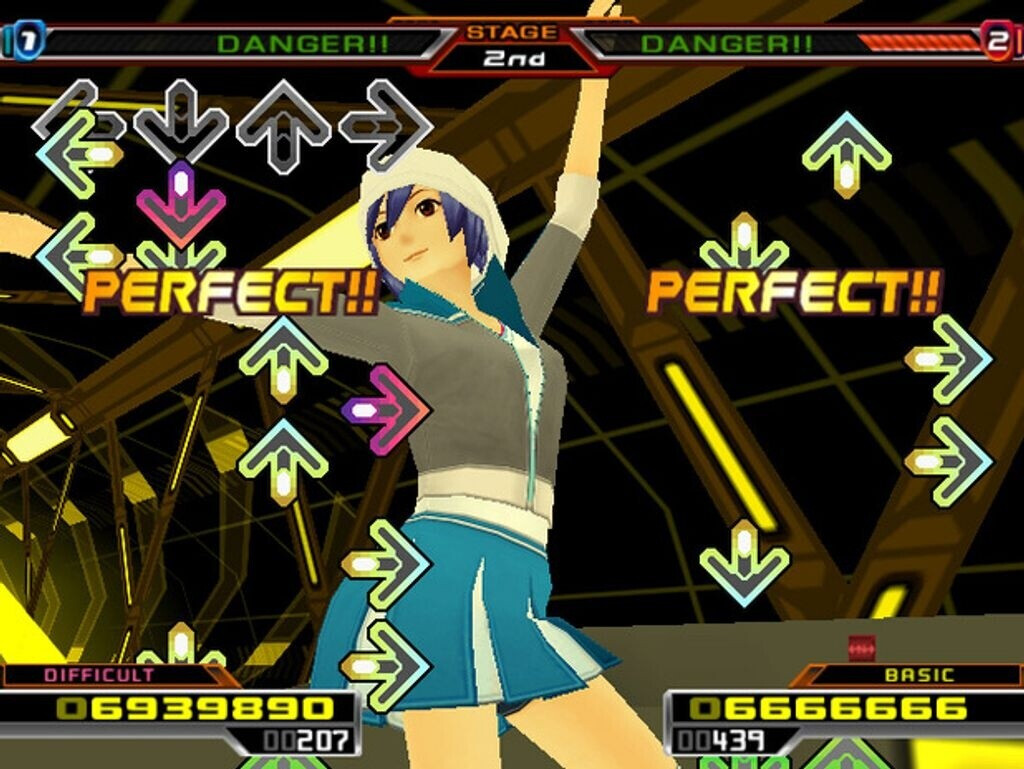Viewport: 1024px width, 769px height.
Task: Select the DIFFICULT difficulty label
Action: [x=100, y=675]
